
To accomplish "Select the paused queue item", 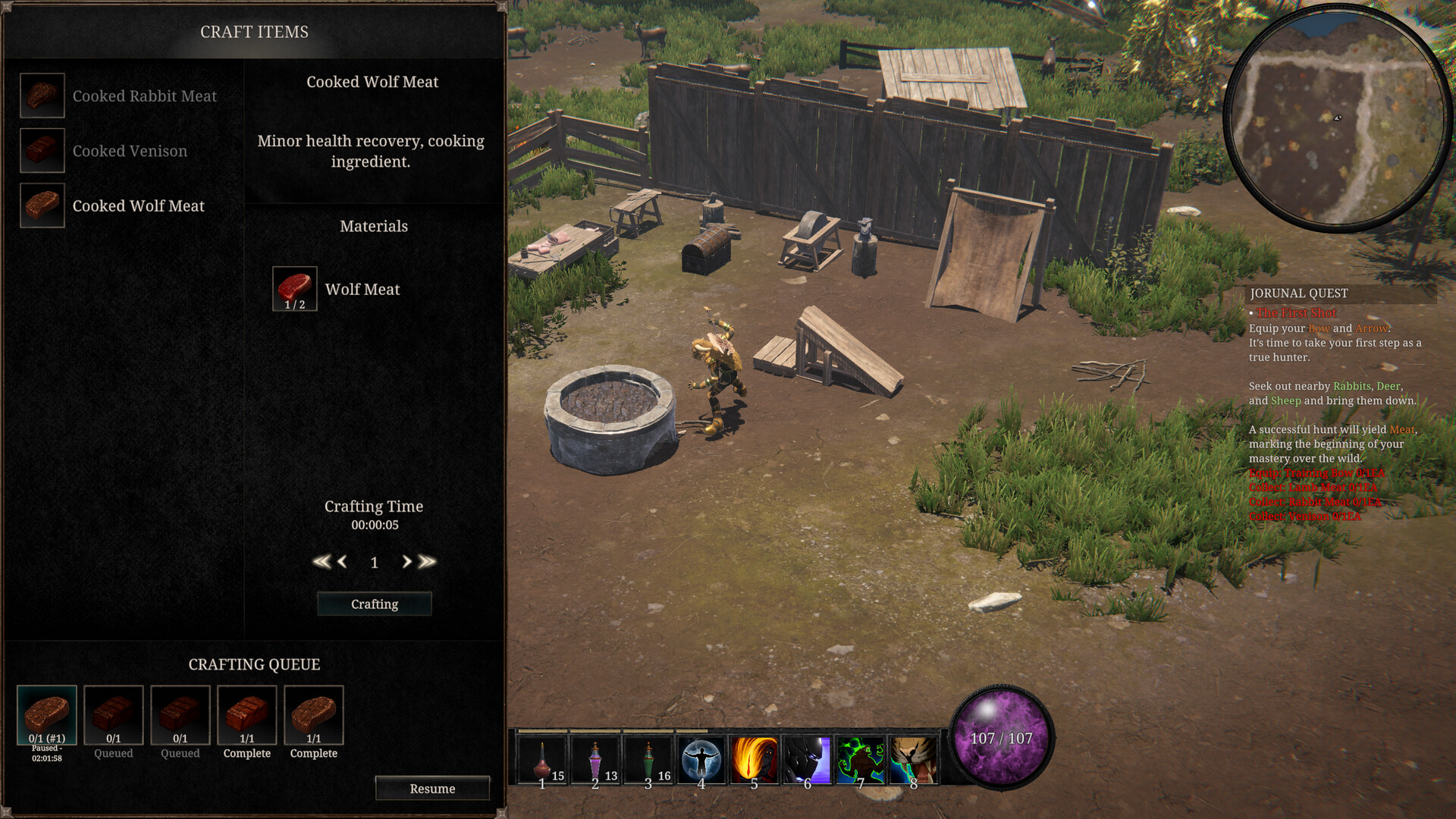I will pyautogui.click(x=47, y=716).
